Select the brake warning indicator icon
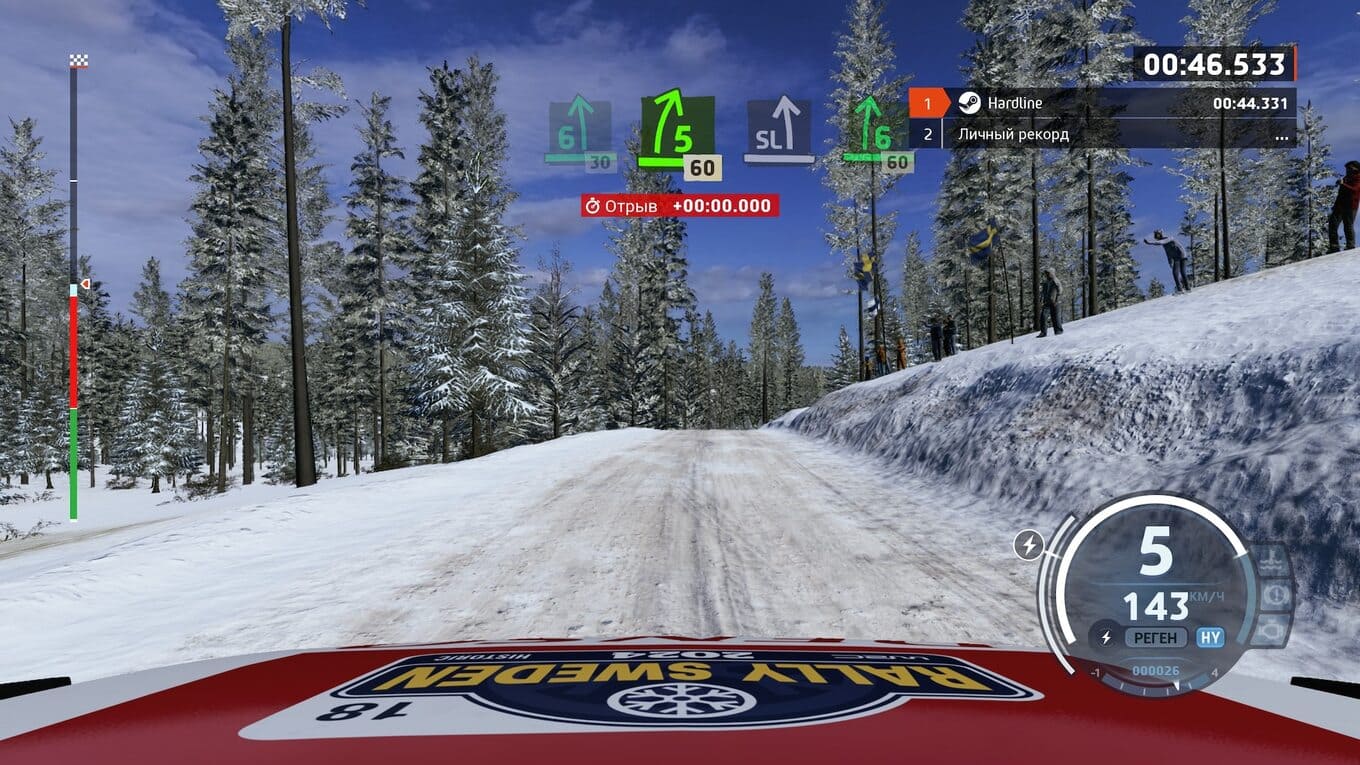Screen dimensions: 1360x765 tap(1277, 596)
